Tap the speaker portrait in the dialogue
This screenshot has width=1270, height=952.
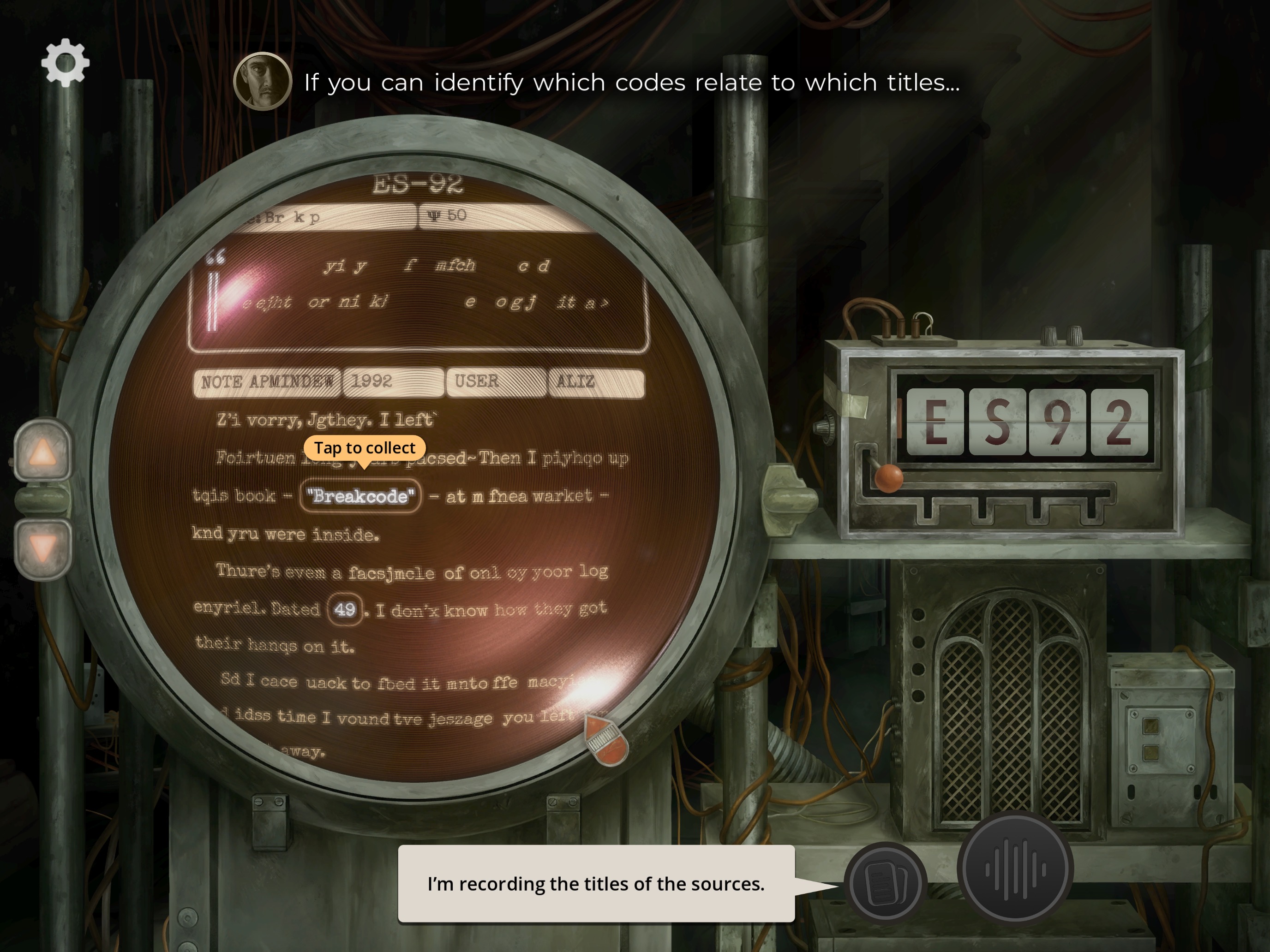click(x=263, y=82)
